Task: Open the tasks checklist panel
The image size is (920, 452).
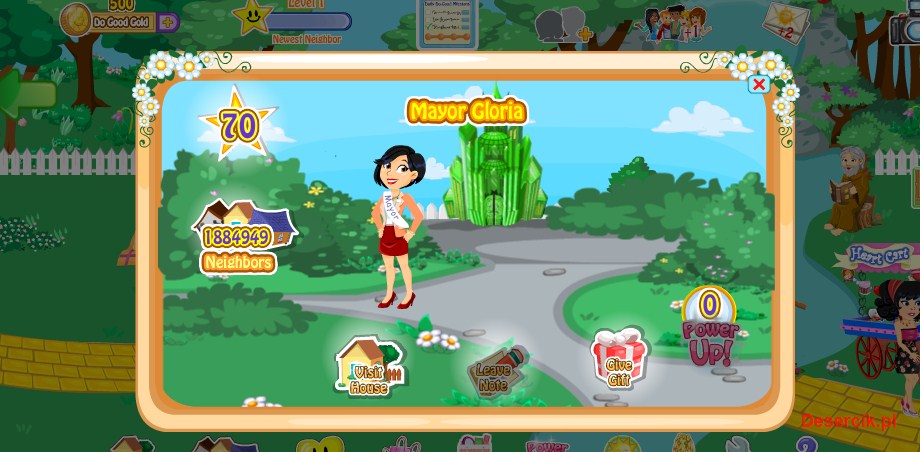Action: tap(446, 22)
